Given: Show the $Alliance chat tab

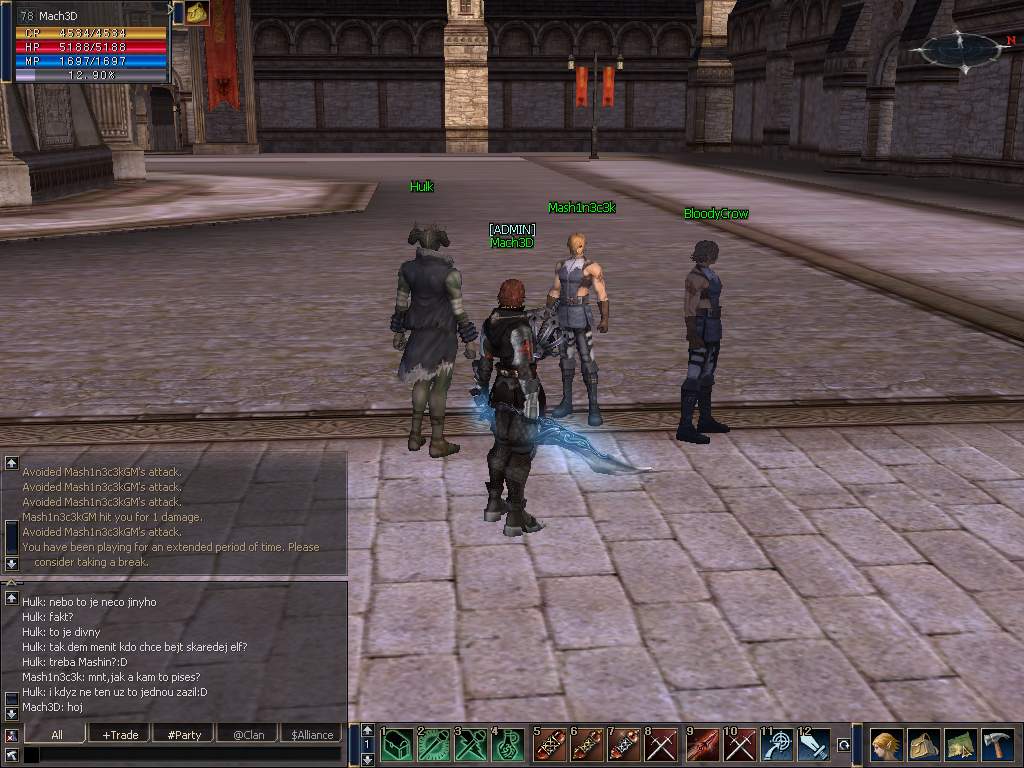Looking at the screenshot, I should [x=312, y=734].
